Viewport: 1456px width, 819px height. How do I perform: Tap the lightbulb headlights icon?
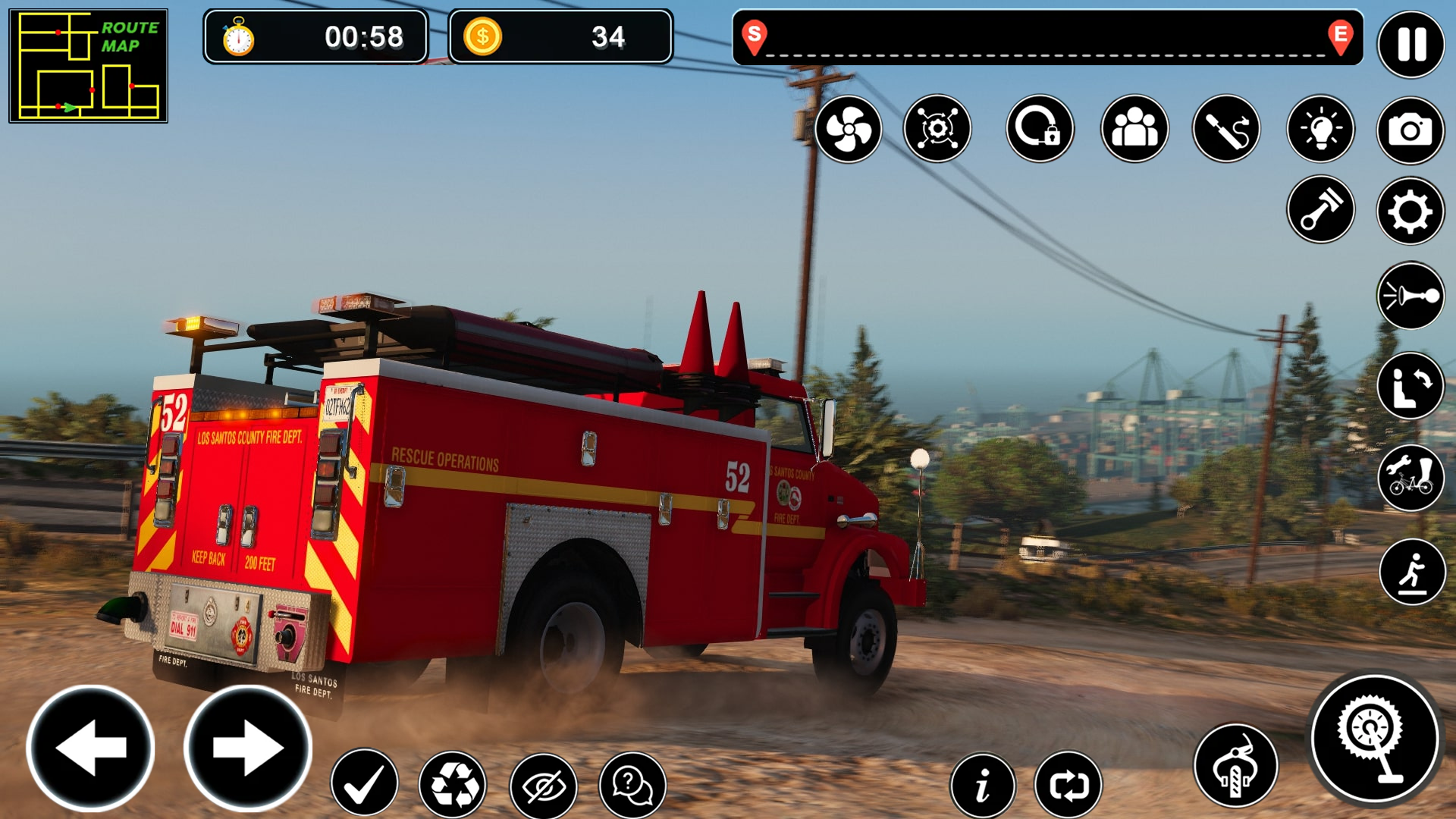[1323, 129]
